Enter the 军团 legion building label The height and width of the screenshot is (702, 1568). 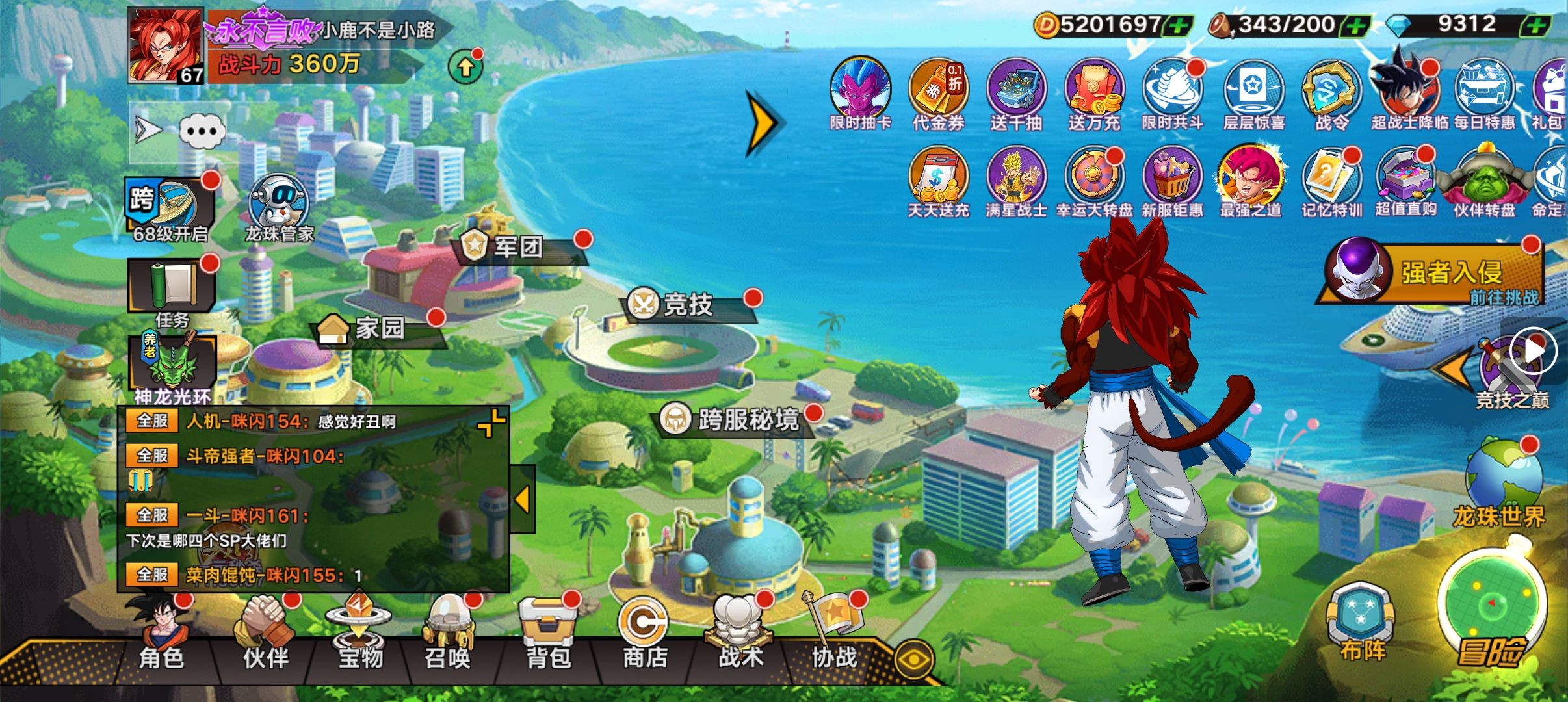pos(517,247)
